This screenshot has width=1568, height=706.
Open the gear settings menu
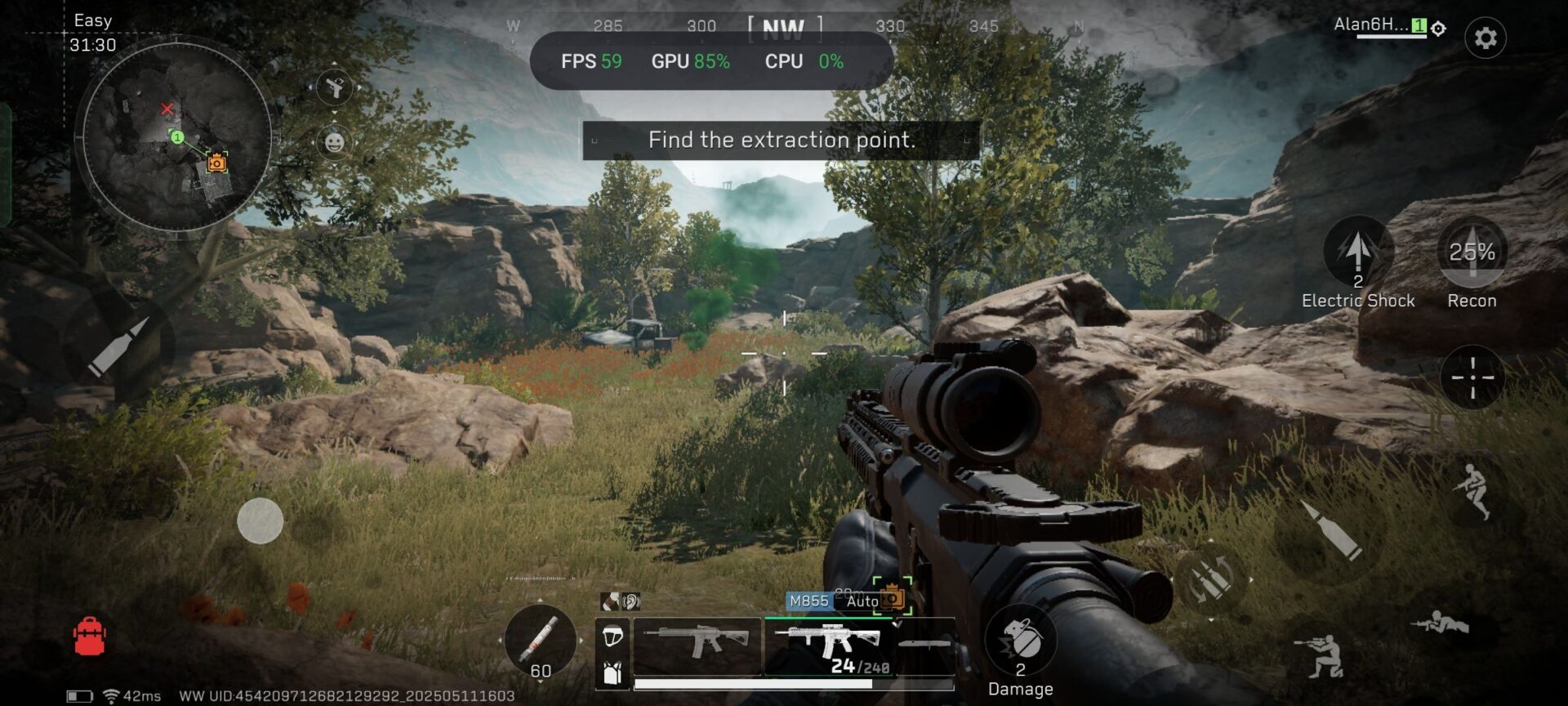(x=1485, y=38)
